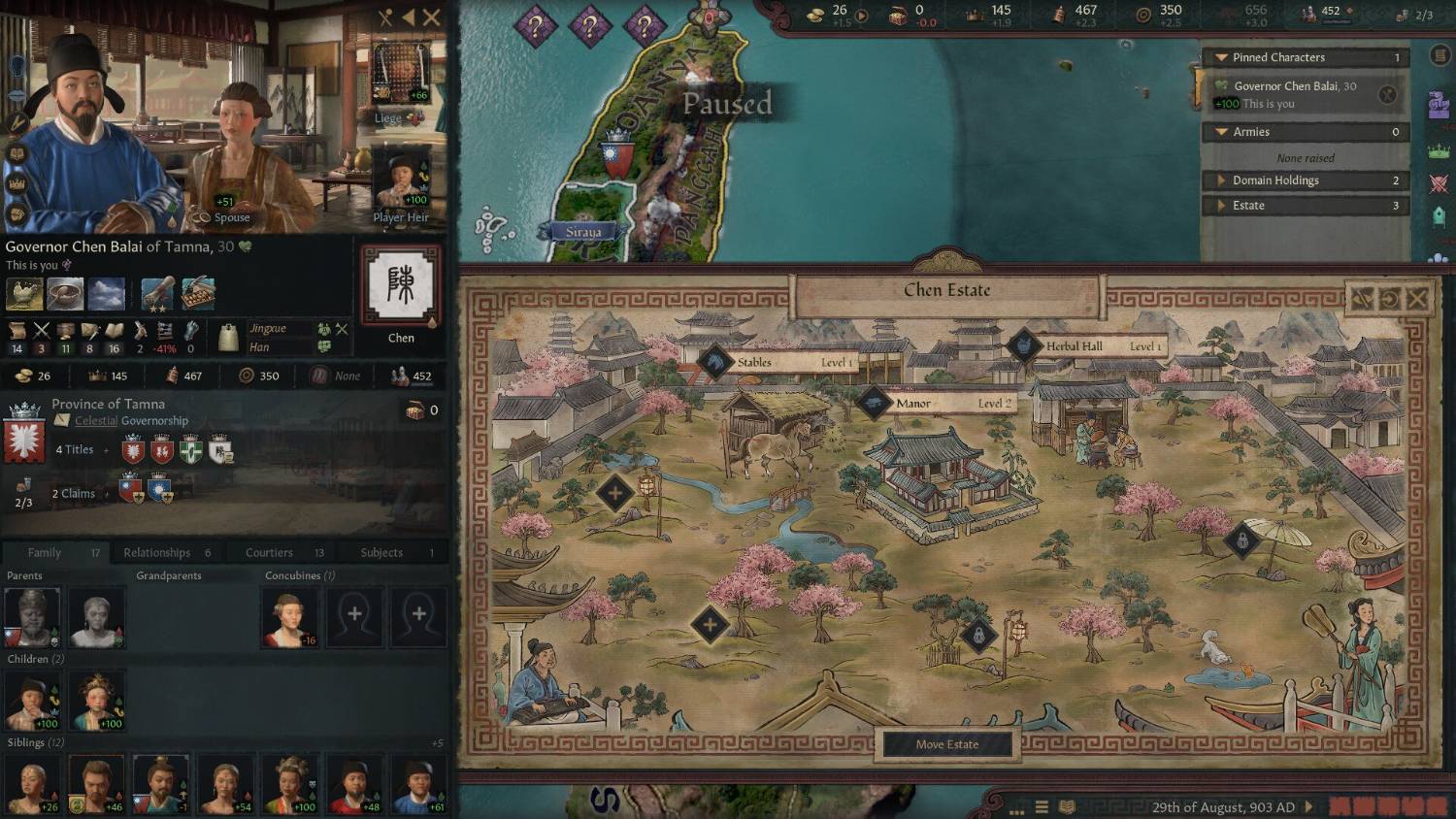The image size is (1456, 819).
Task: Click the Celestial government link
Action: [x=96, y=421]
